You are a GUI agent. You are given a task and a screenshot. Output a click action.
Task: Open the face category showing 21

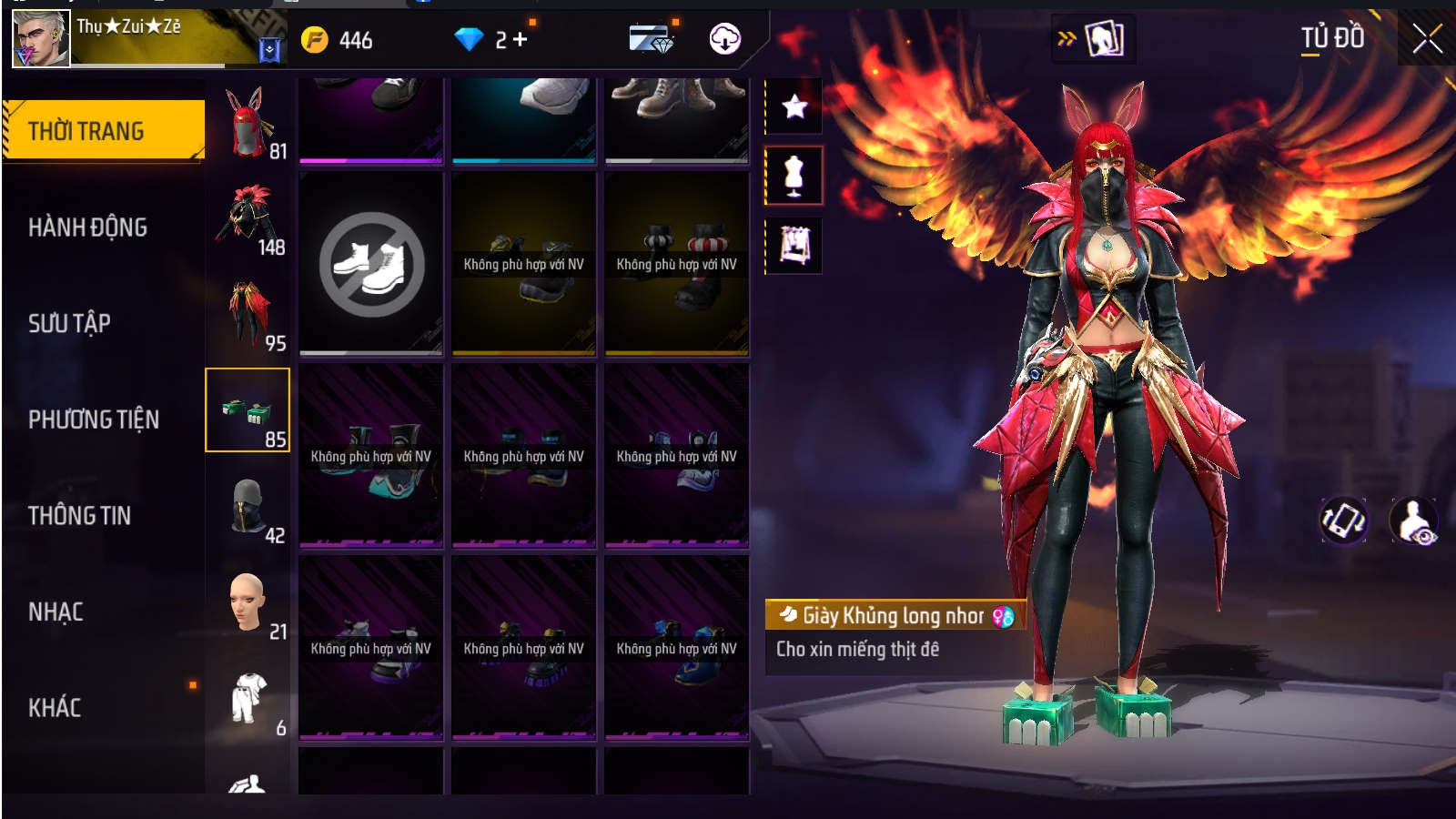point(248,602)
